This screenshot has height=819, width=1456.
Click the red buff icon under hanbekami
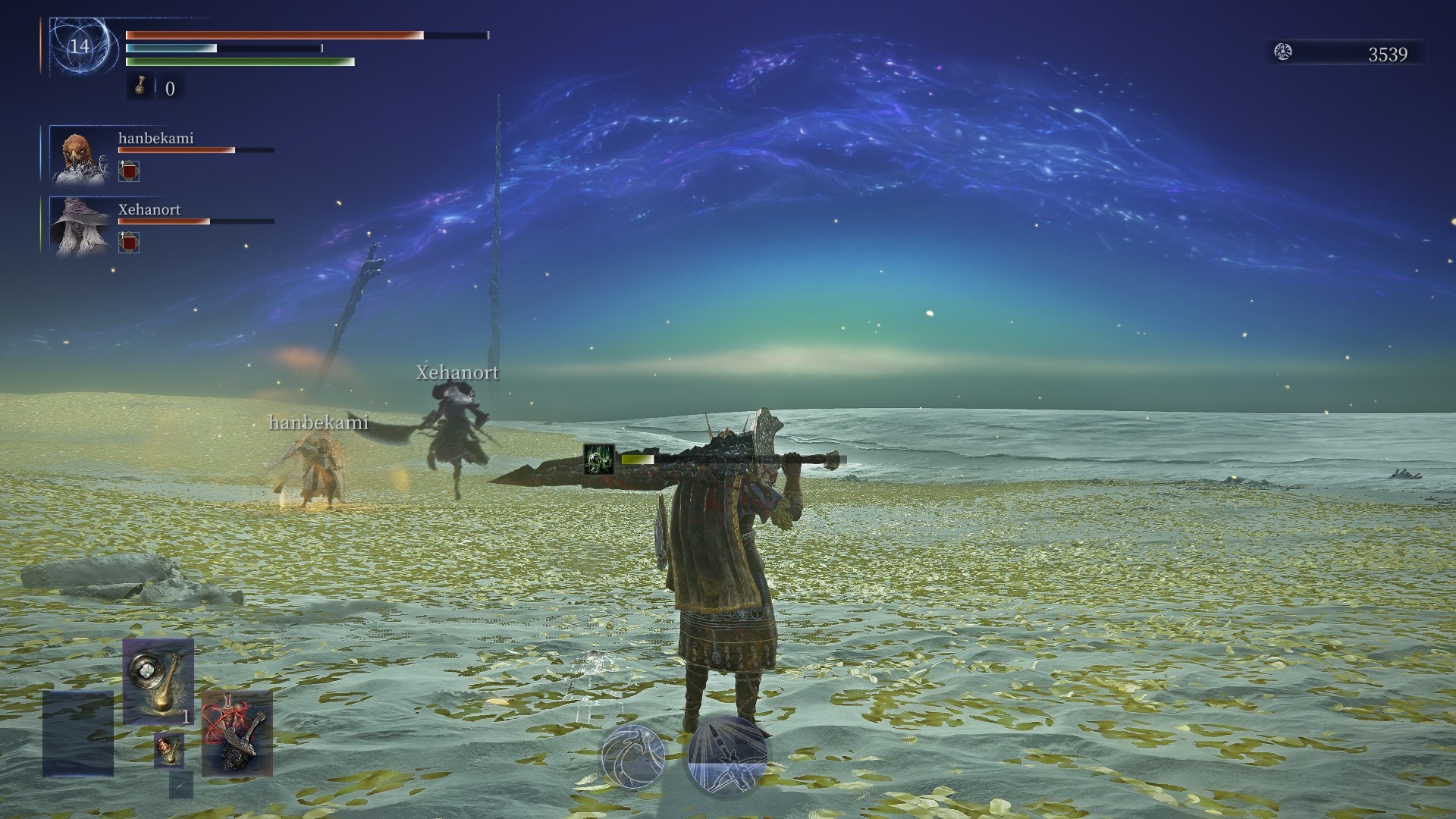point(130,171)
